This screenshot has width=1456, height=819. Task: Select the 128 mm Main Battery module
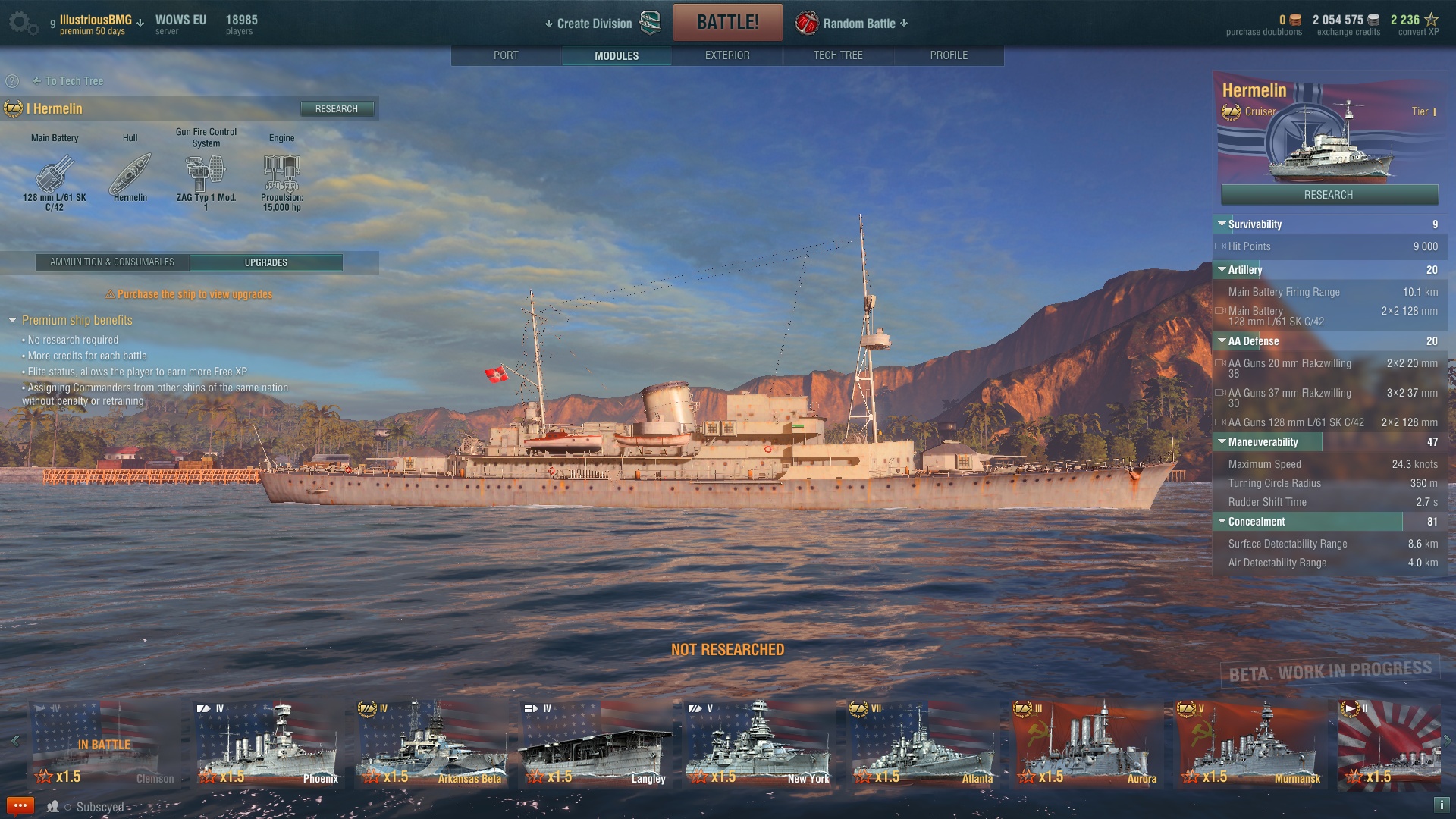click(55, 176)
